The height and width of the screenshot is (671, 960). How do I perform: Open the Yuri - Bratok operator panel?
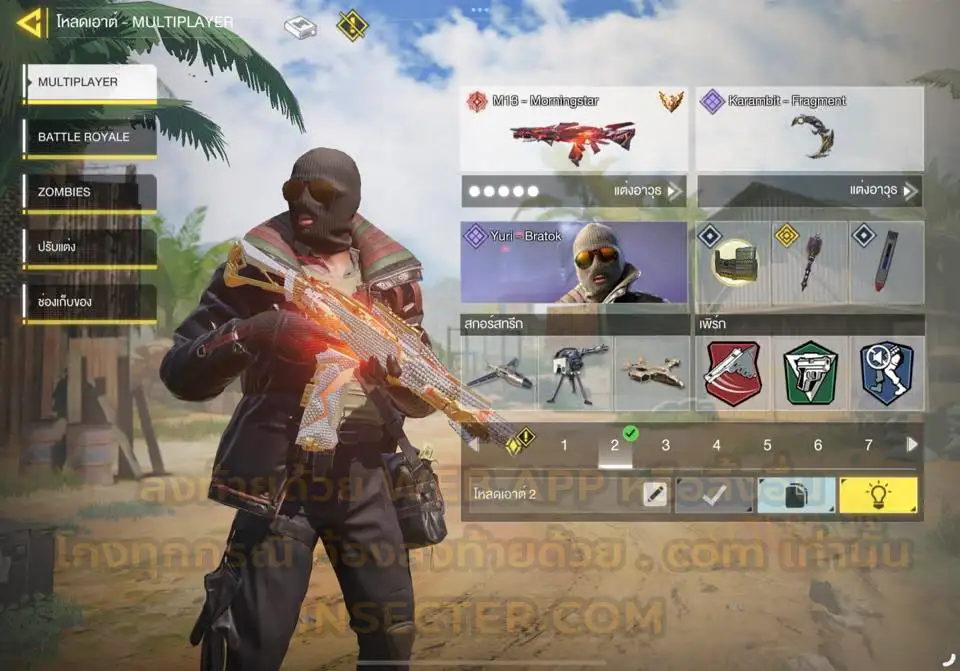click(573, 262)
